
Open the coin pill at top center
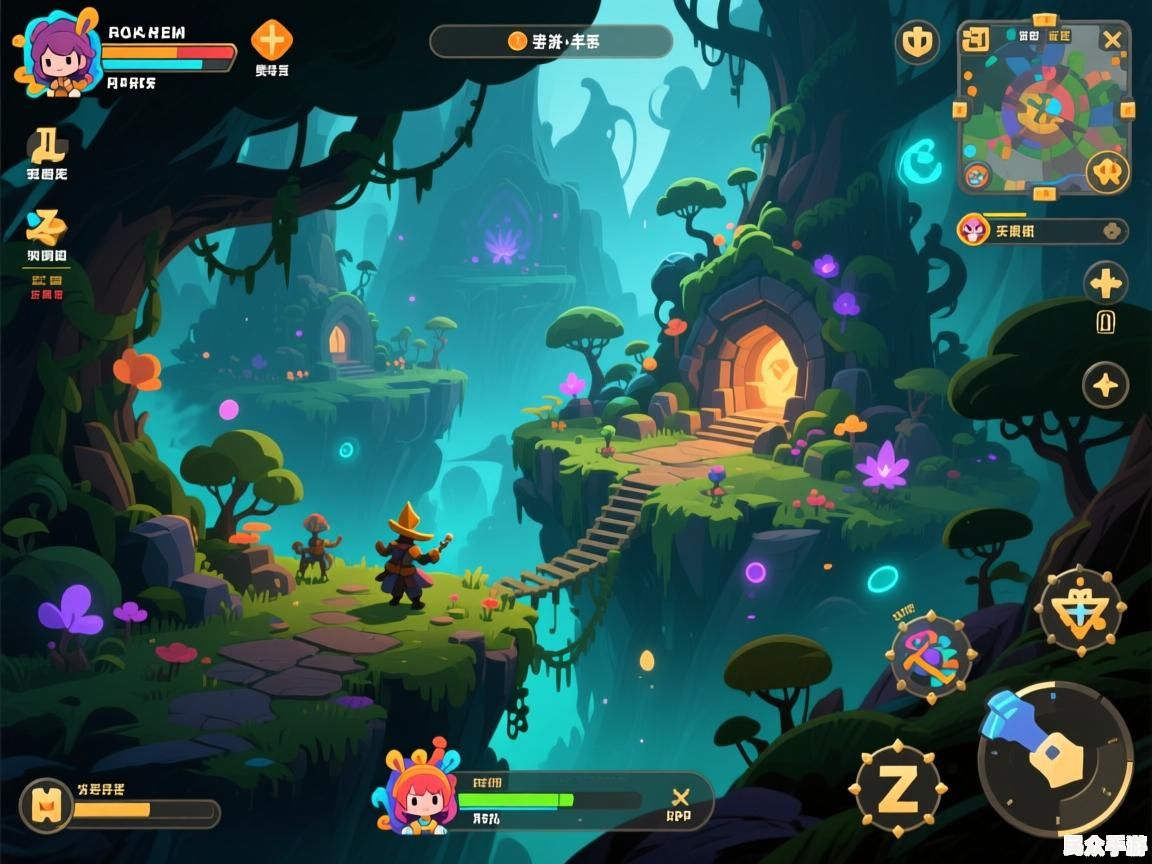pyautogui.click(x=551, y=42)
